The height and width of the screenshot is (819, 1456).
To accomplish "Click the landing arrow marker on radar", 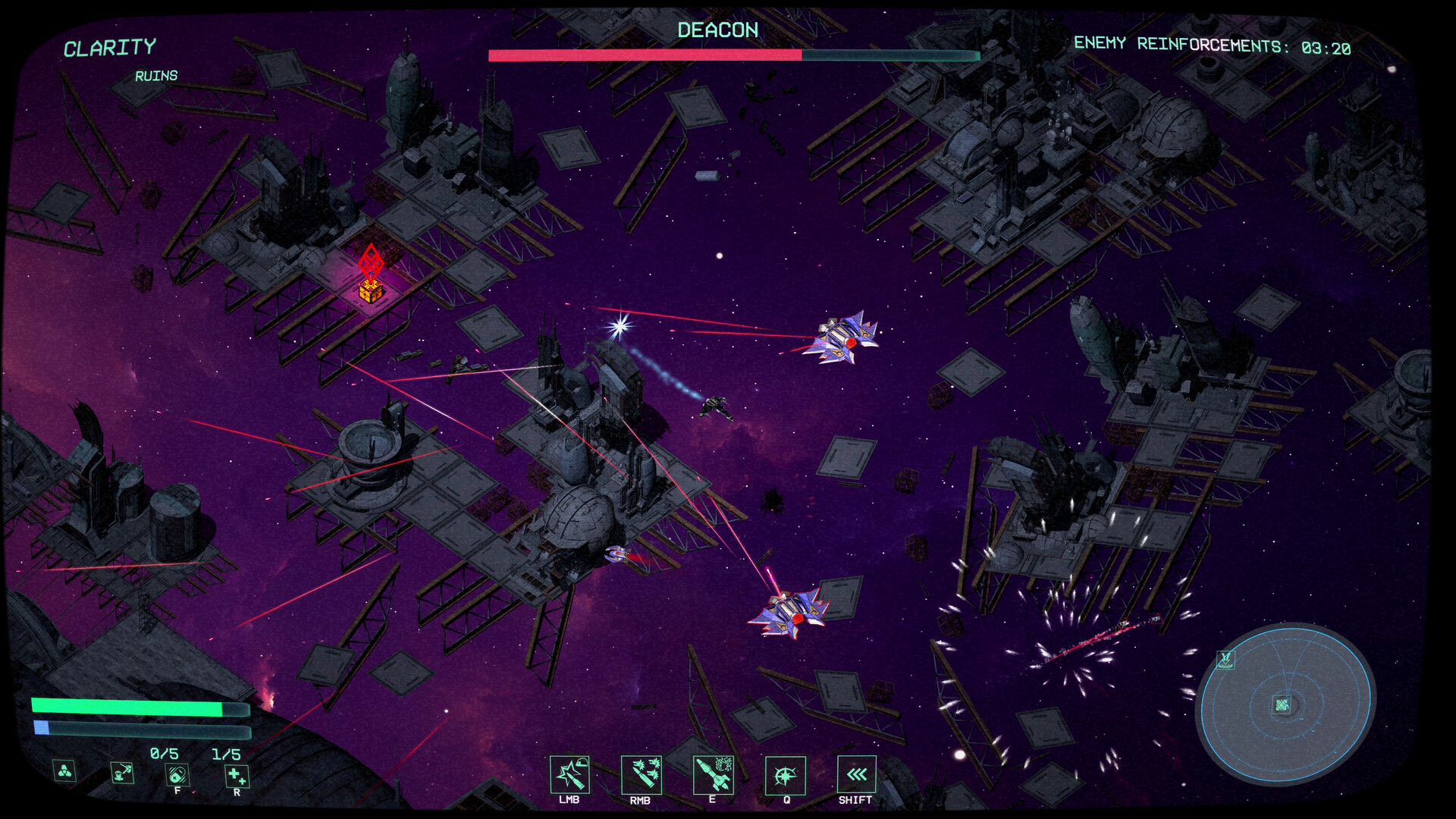I will [x=1225, y=660].
